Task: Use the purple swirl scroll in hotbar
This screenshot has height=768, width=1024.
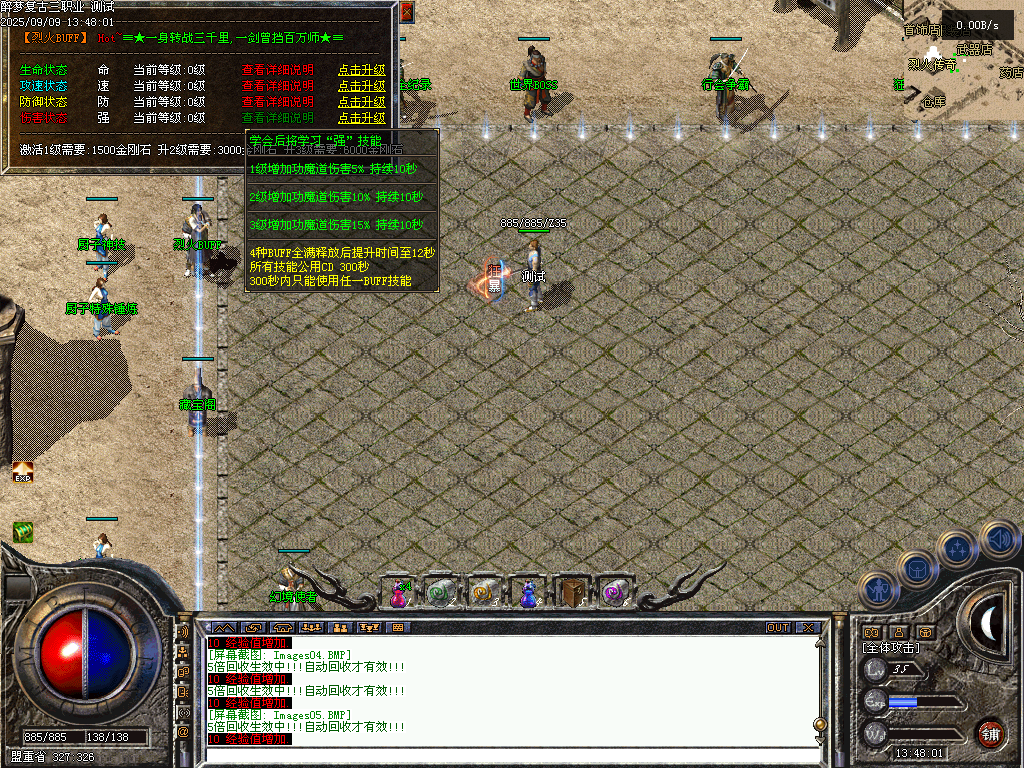Action: coord(612,593)
